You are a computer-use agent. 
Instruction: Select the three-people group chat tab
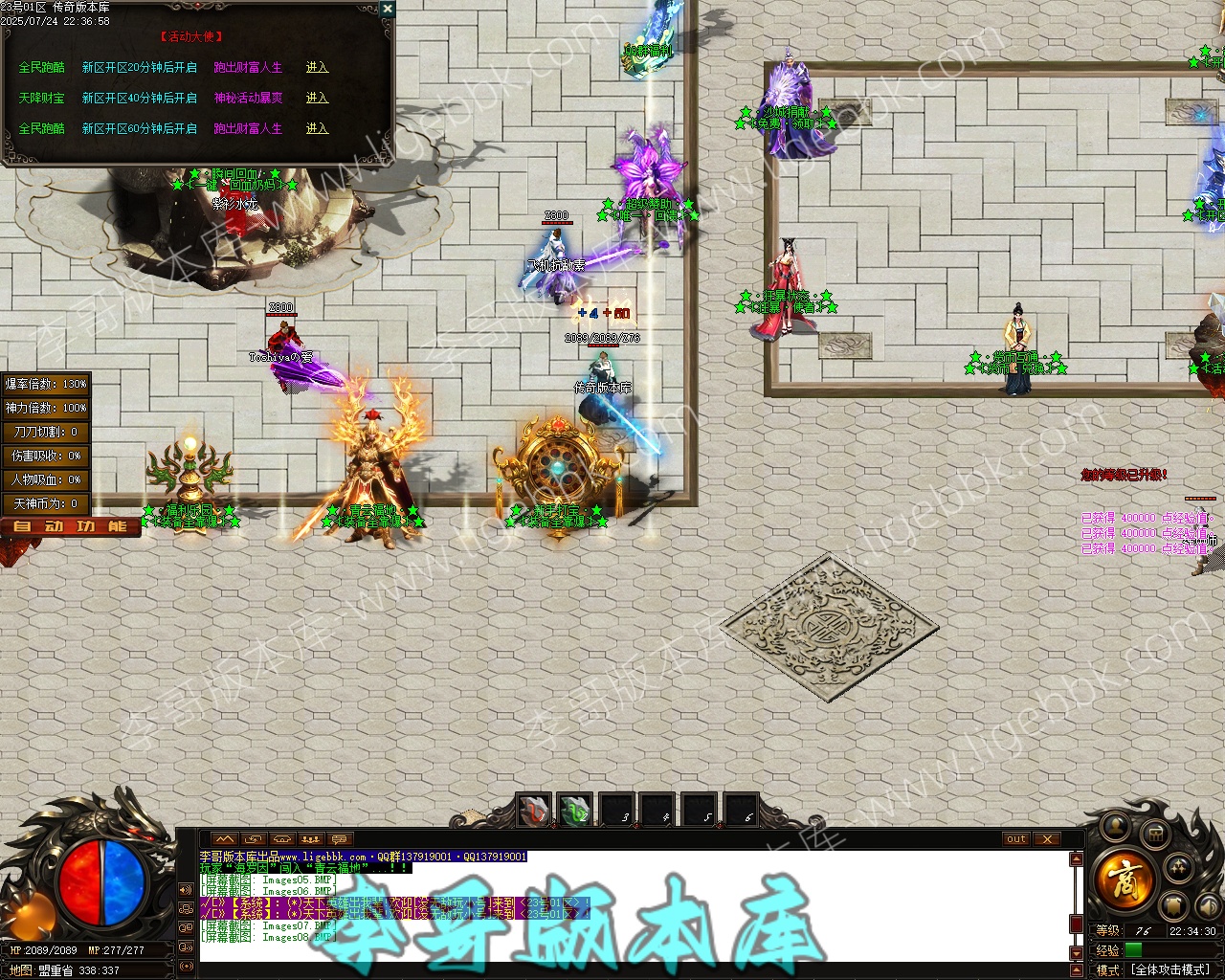(310, 839)
